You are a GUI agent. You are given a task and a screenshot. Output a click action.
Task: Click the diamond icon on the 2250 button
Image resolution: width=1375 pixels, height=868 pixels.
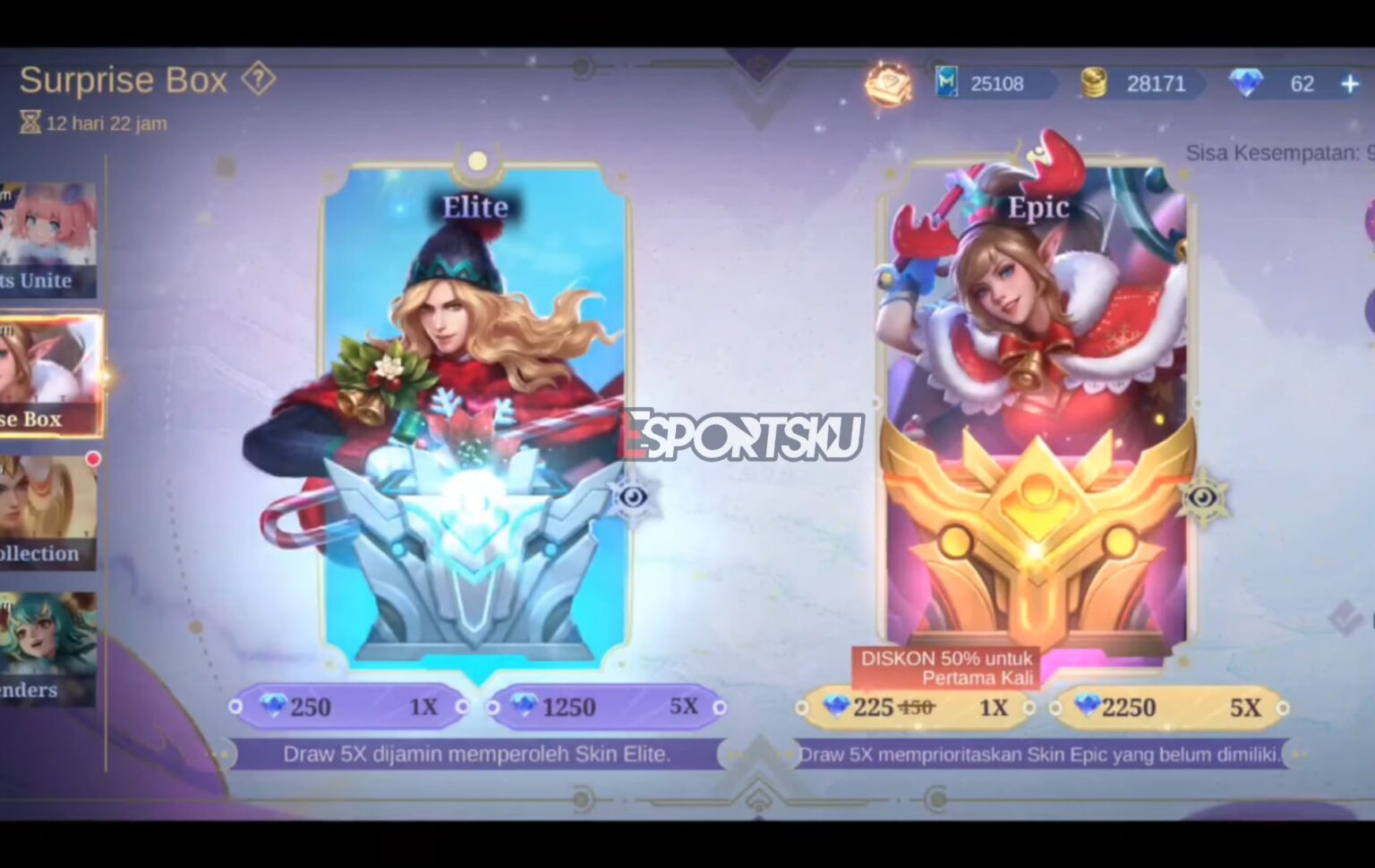(x=1088, y=707)
